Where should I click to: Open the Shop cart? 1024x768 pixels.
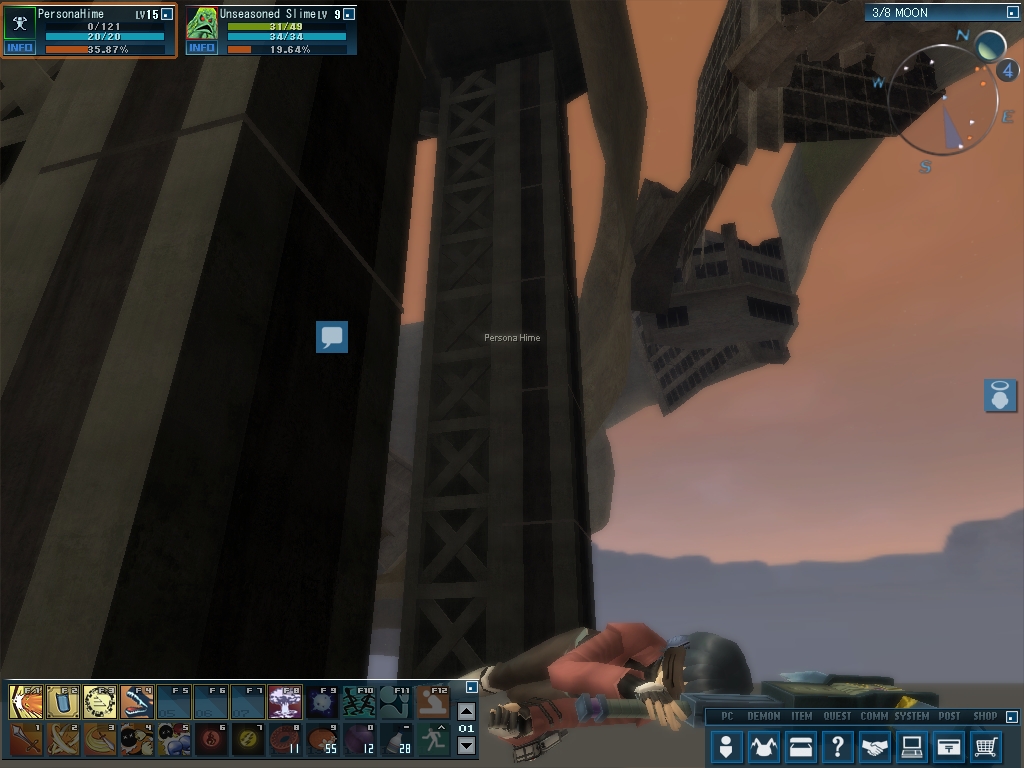tap(986, 746)
